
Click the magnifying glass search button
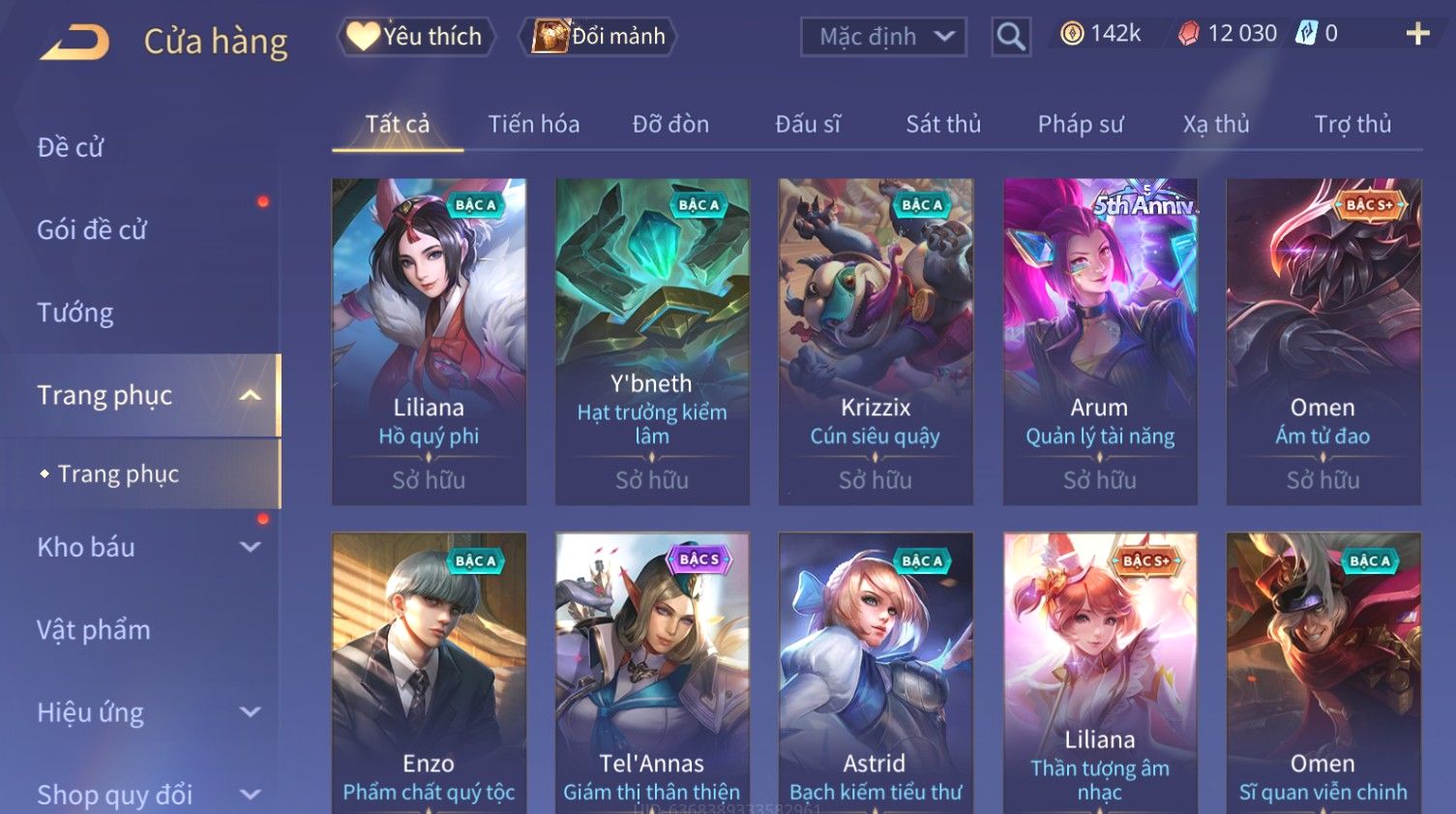click(x=1010, y=37)
